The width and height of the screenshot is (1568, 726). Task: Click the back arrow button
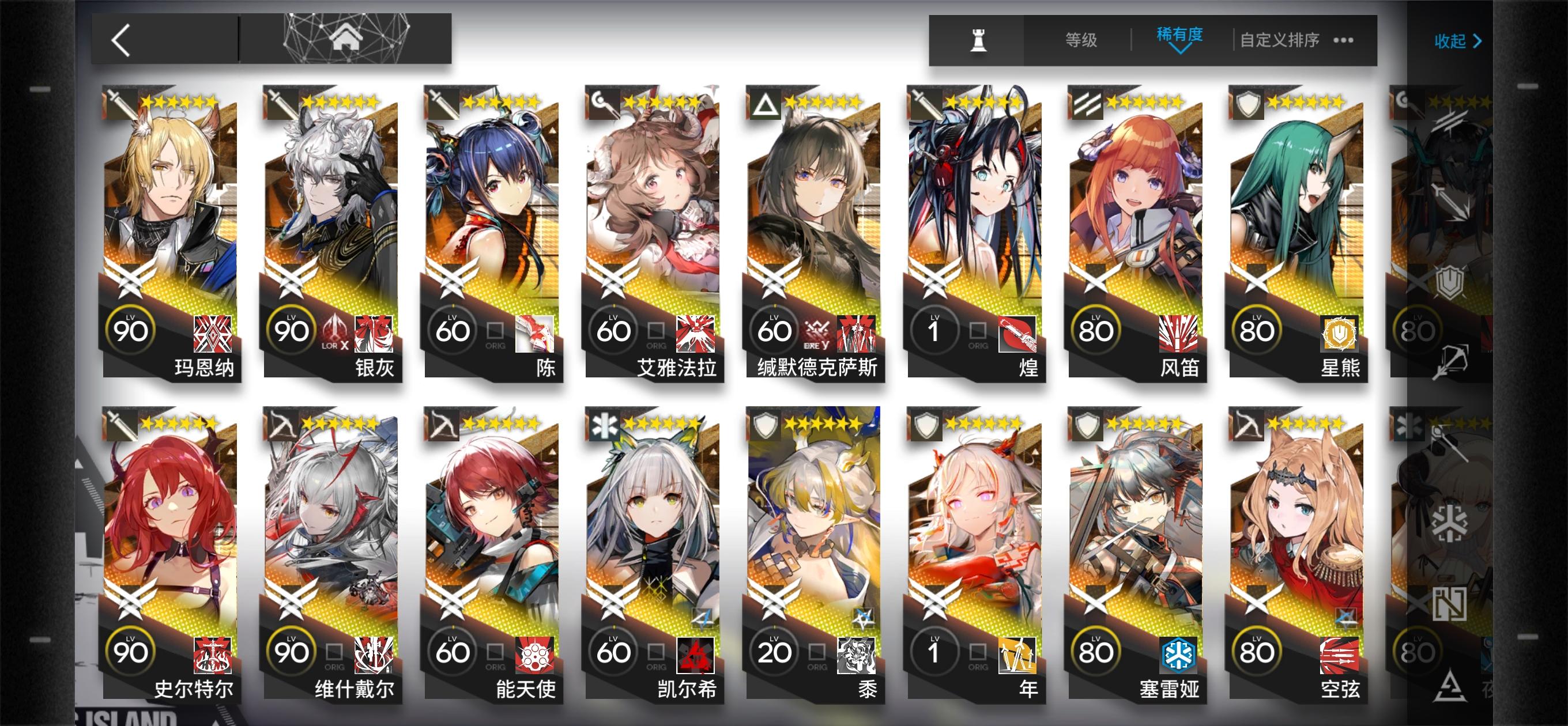coord(120,41)
